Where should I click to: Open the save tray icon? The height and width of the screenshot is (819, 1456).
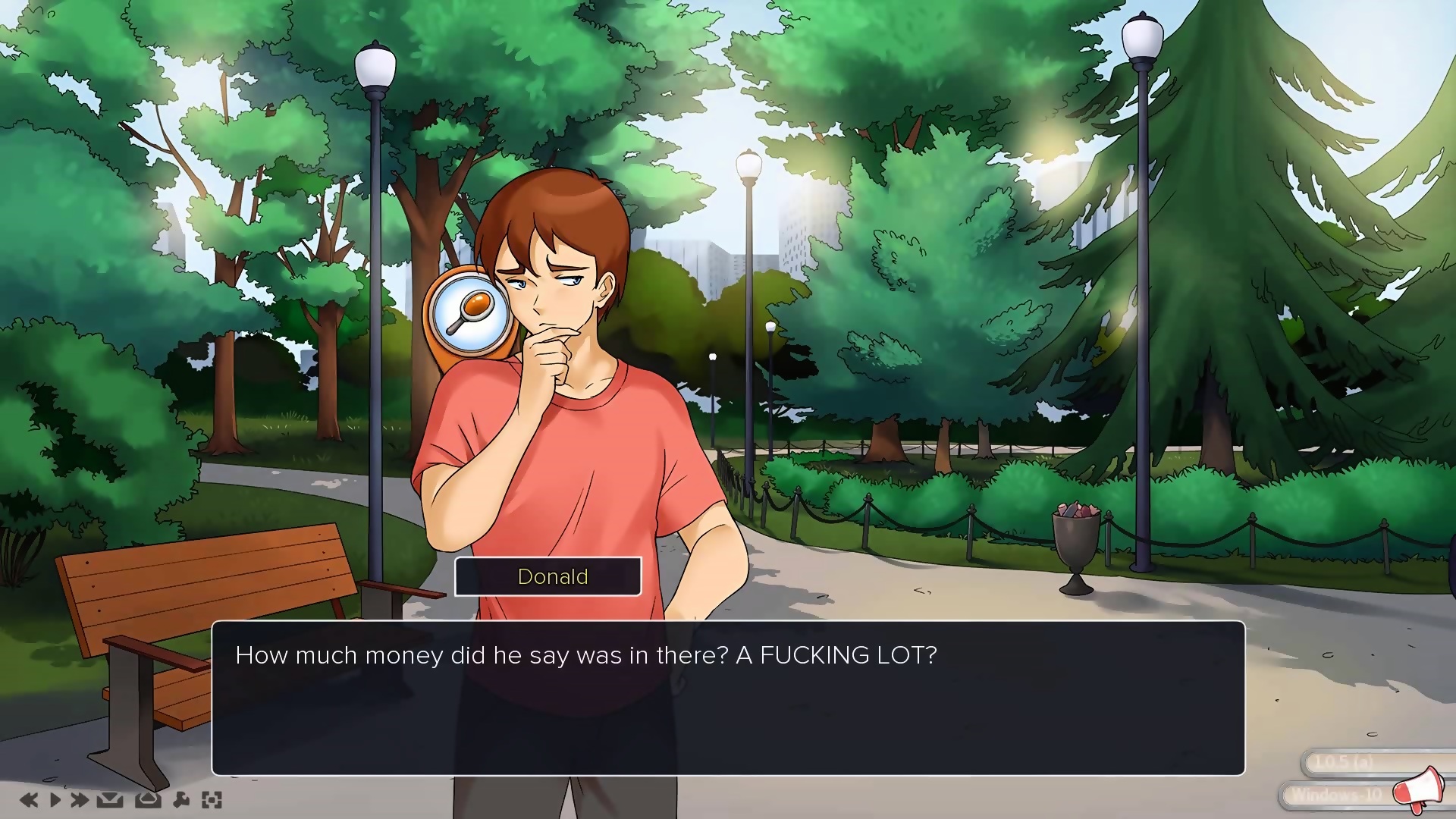[x=110, y=799]
